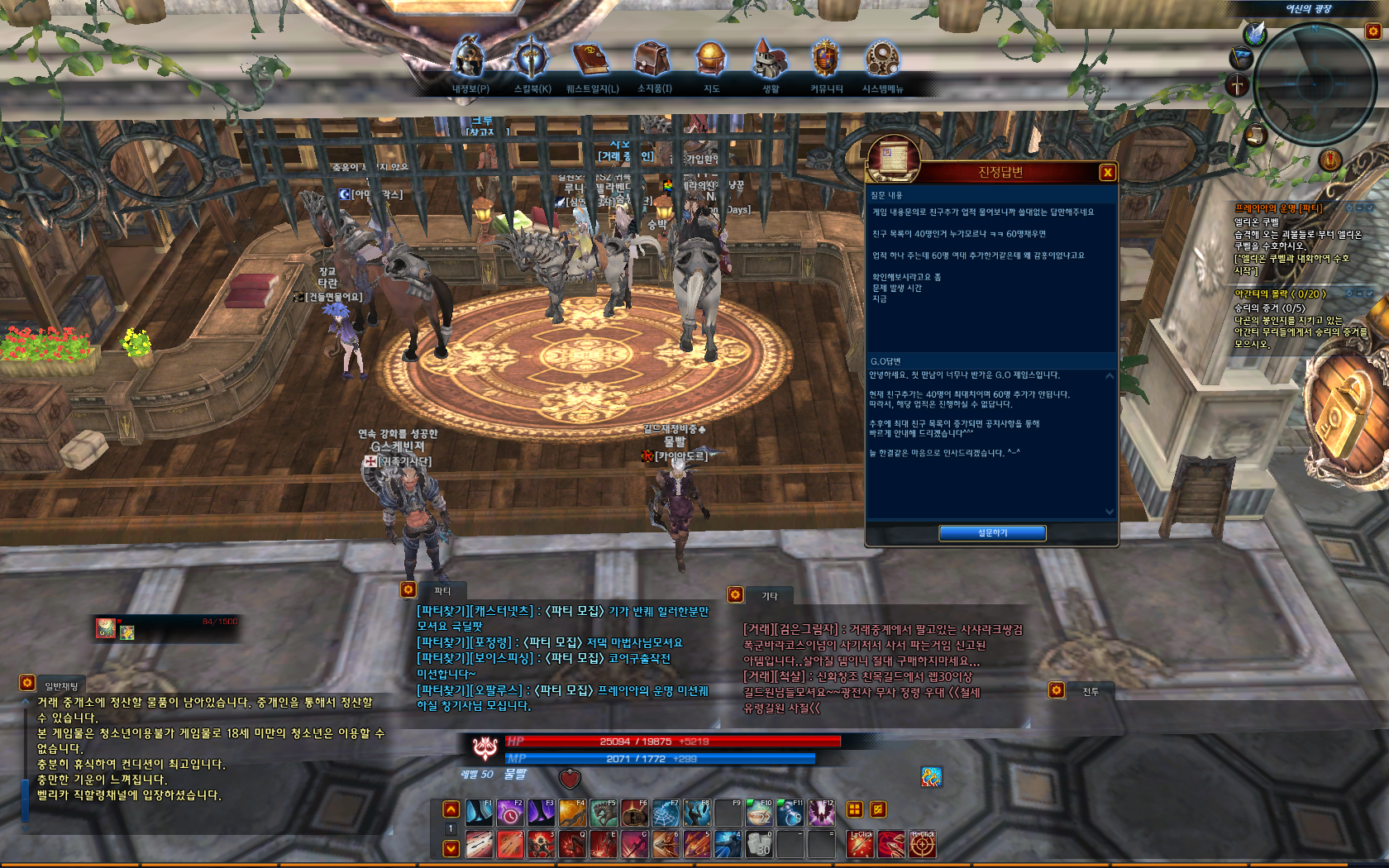Screen dimensions: 1389x868
Task: Click the circular minimap radar
Action: pos(1314,84)
